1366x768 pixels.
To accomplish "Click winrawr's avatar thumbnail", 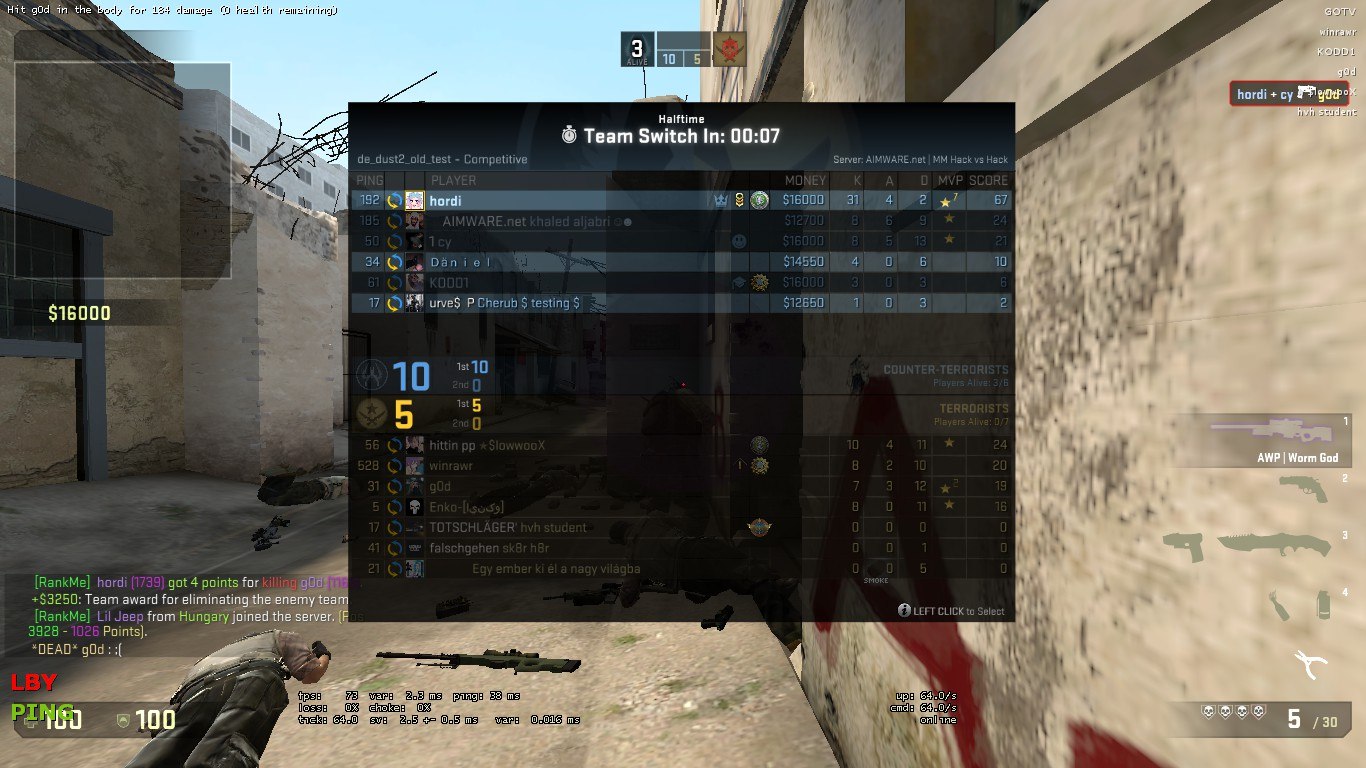I will (414, 465).
